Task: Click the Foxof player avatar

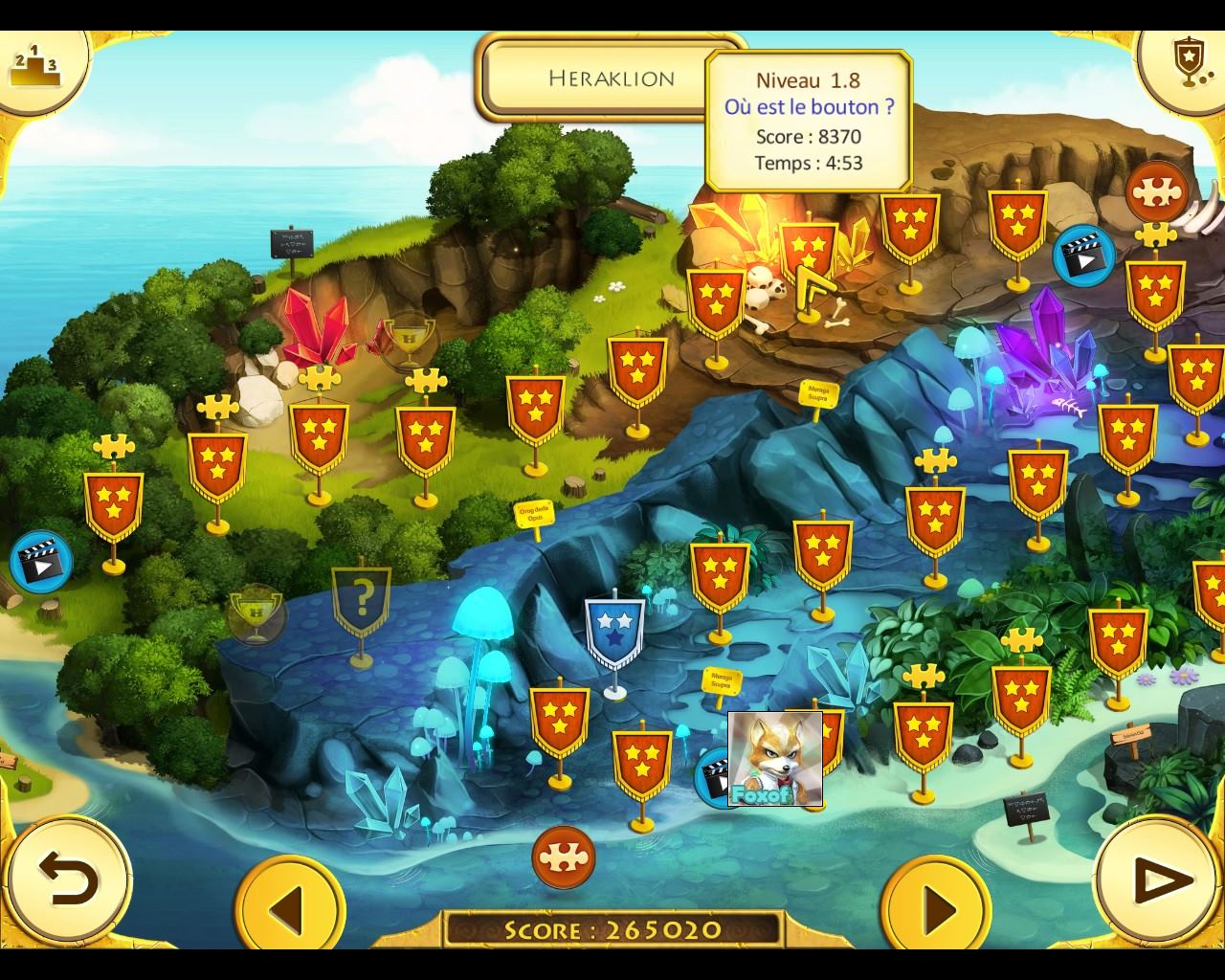Action: 775,759
